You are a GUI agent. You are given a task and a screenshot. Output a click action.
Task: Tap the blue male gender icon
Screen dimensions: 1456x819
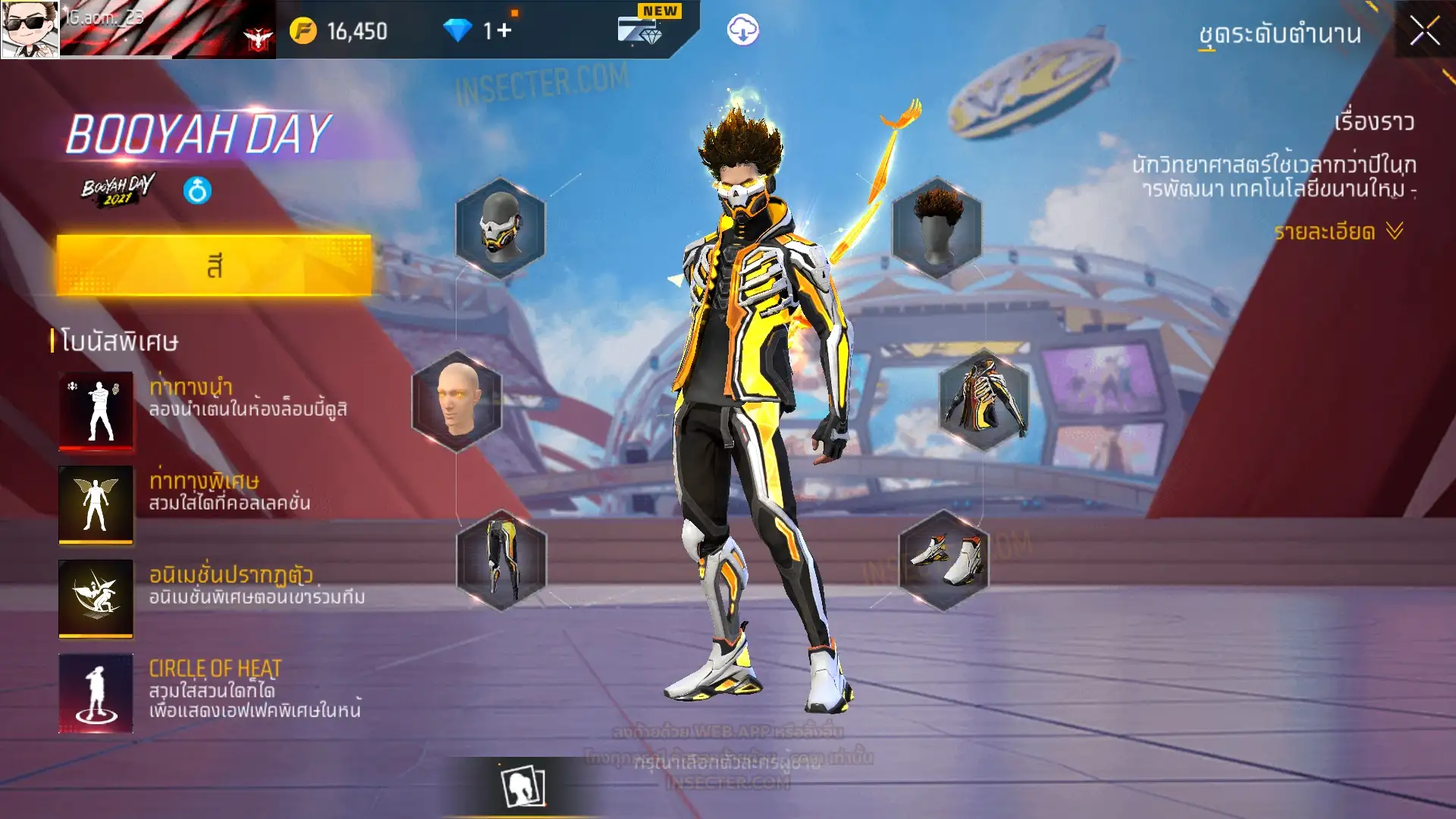(197, 190)
